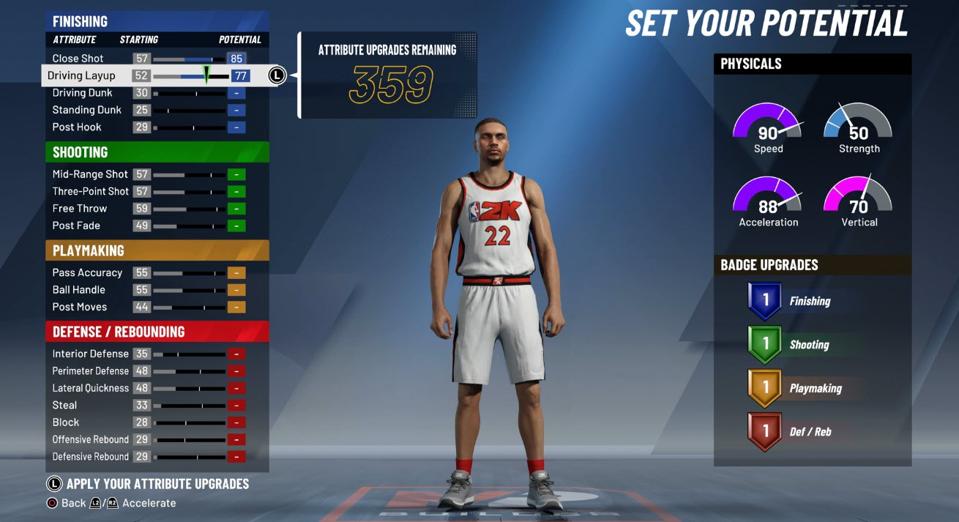
Task: Choose the Mid-Range Shot attribute
Action: 90,174
